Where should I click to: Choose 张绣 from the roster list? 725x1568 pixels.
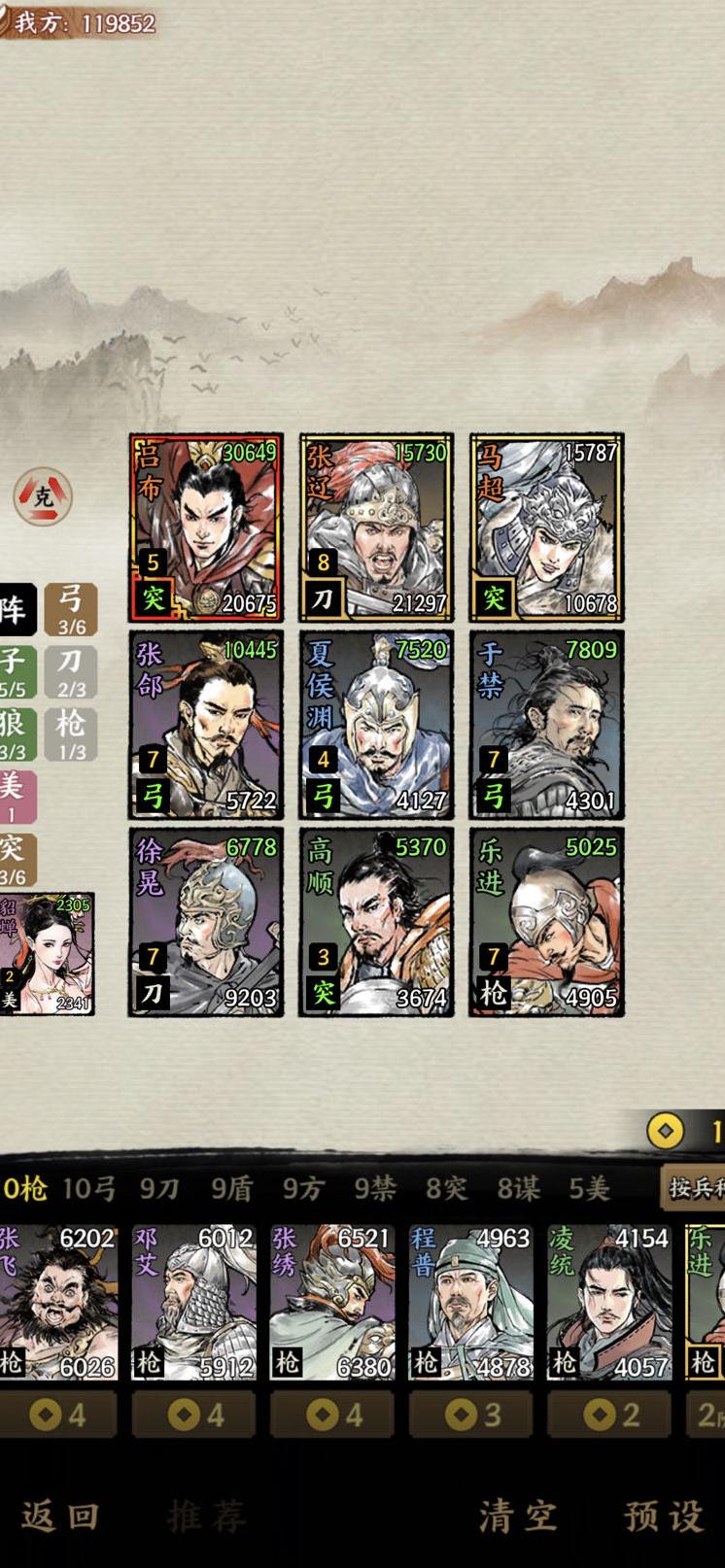(x=332, y=1302)
